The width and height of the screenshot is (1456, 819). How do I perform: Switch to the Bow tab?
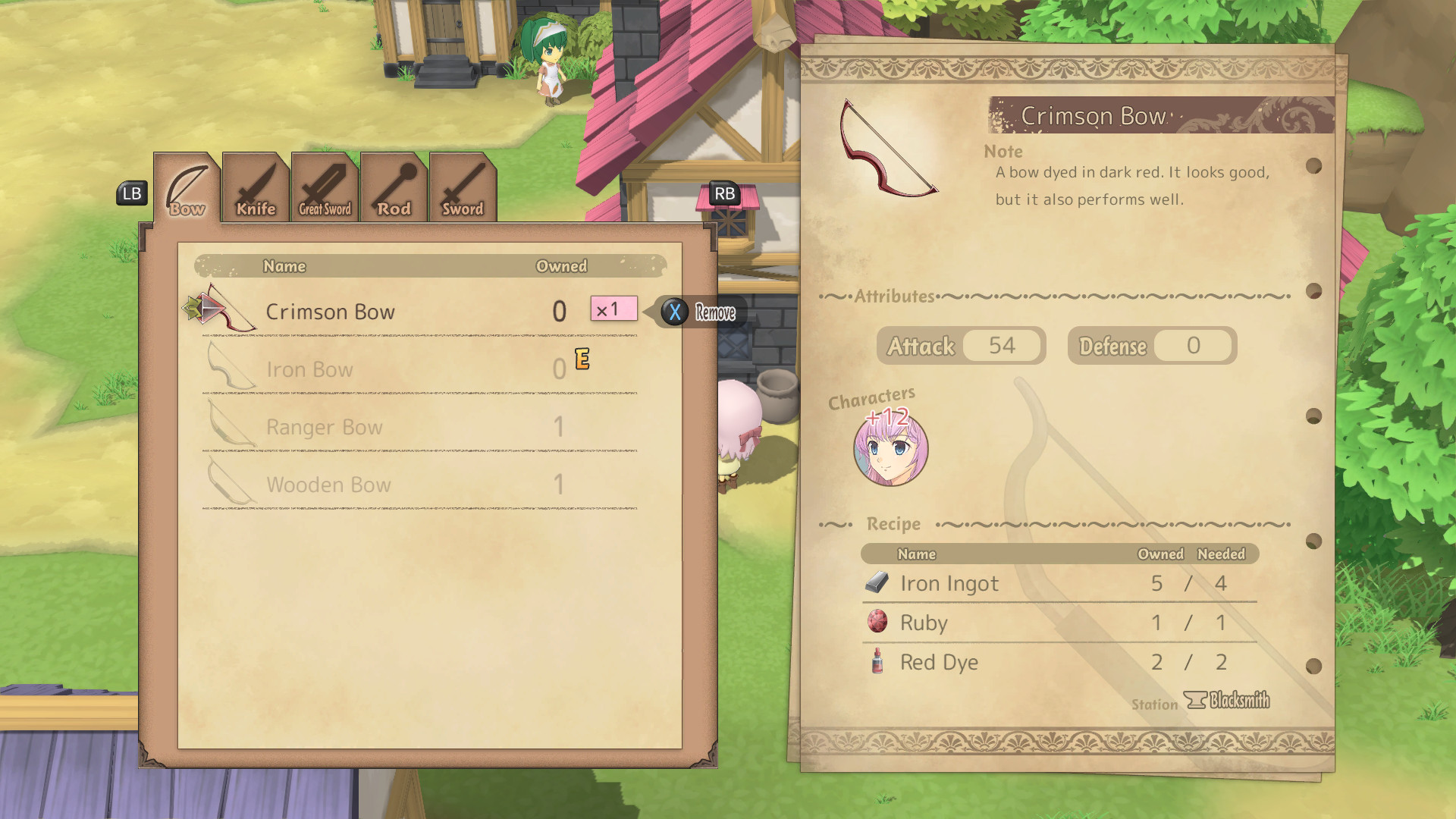coord(187,190)
